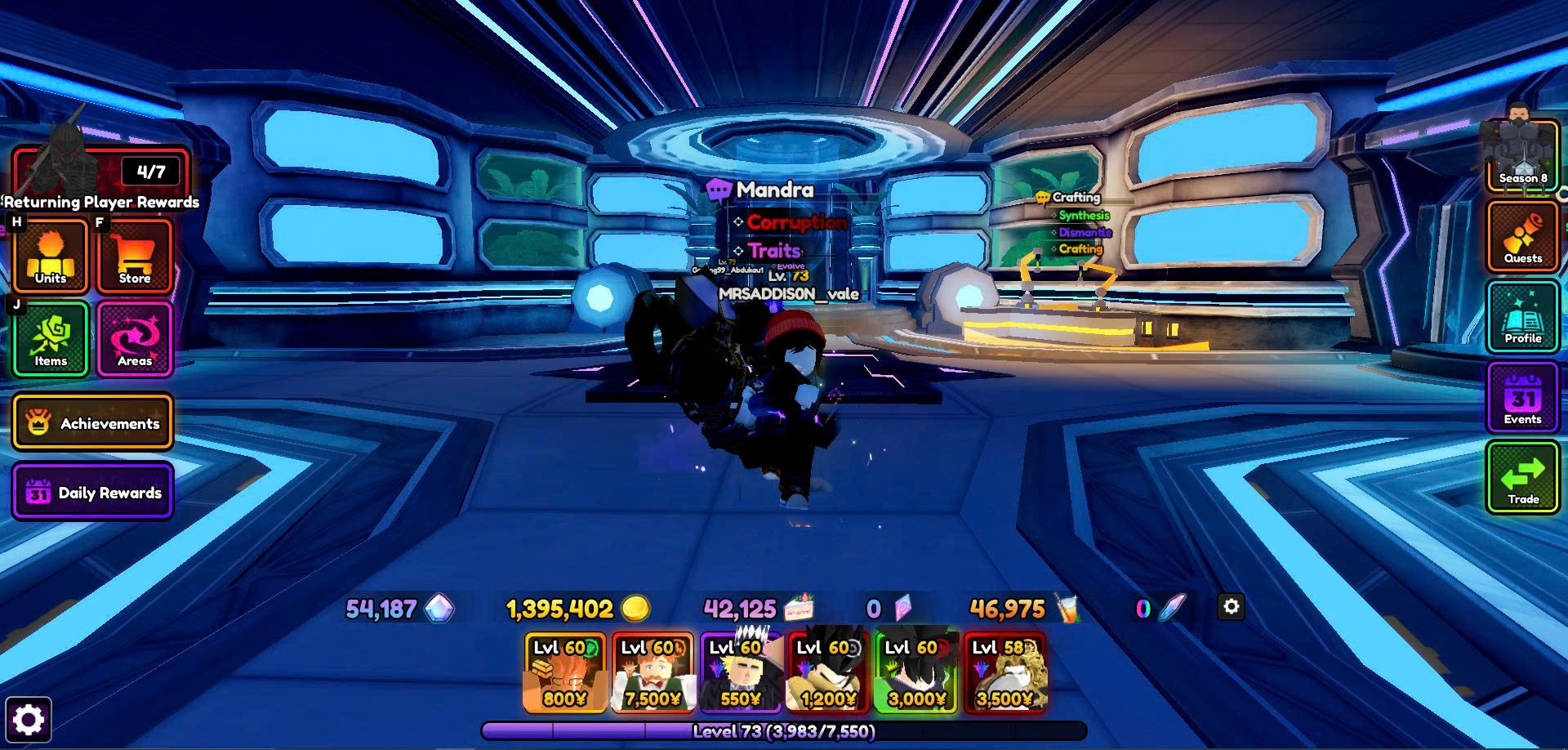Open the Season 8 pass
The height and width of the screenshot is (750, 1568).
[1522, 157]
